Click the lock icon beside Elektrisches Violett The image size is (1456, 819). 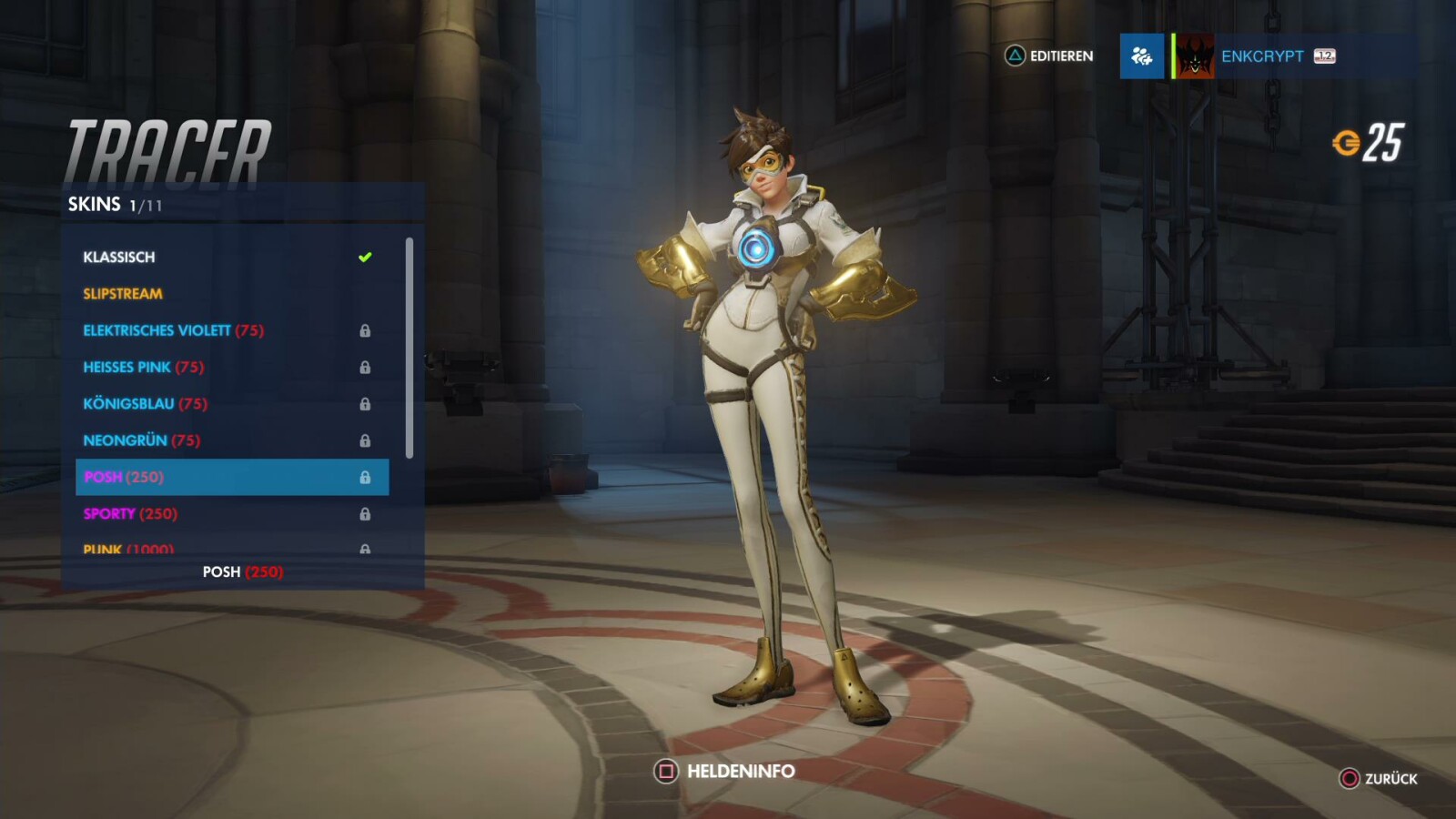367,330
